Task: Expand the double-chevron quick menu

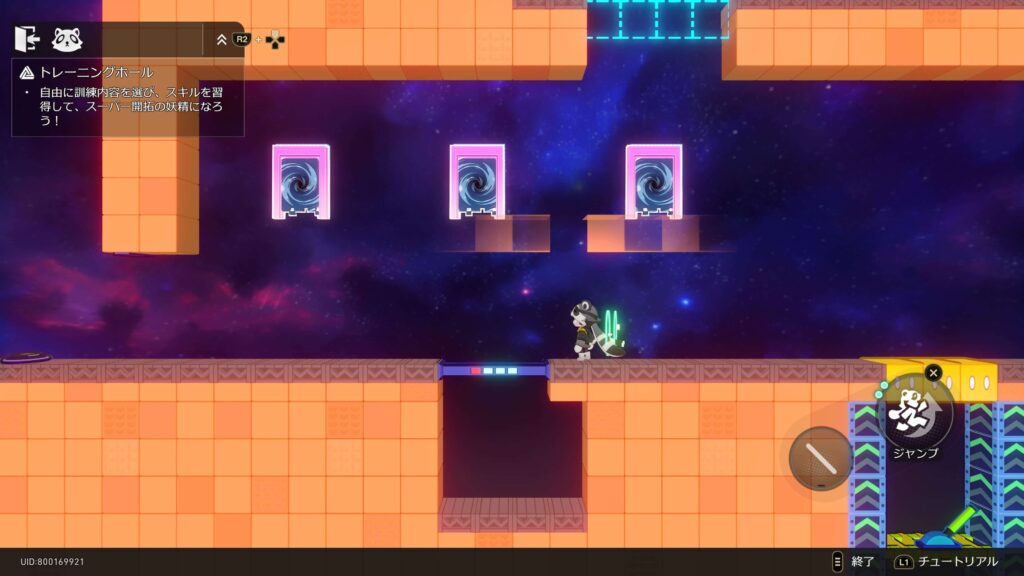Action: 221,40
